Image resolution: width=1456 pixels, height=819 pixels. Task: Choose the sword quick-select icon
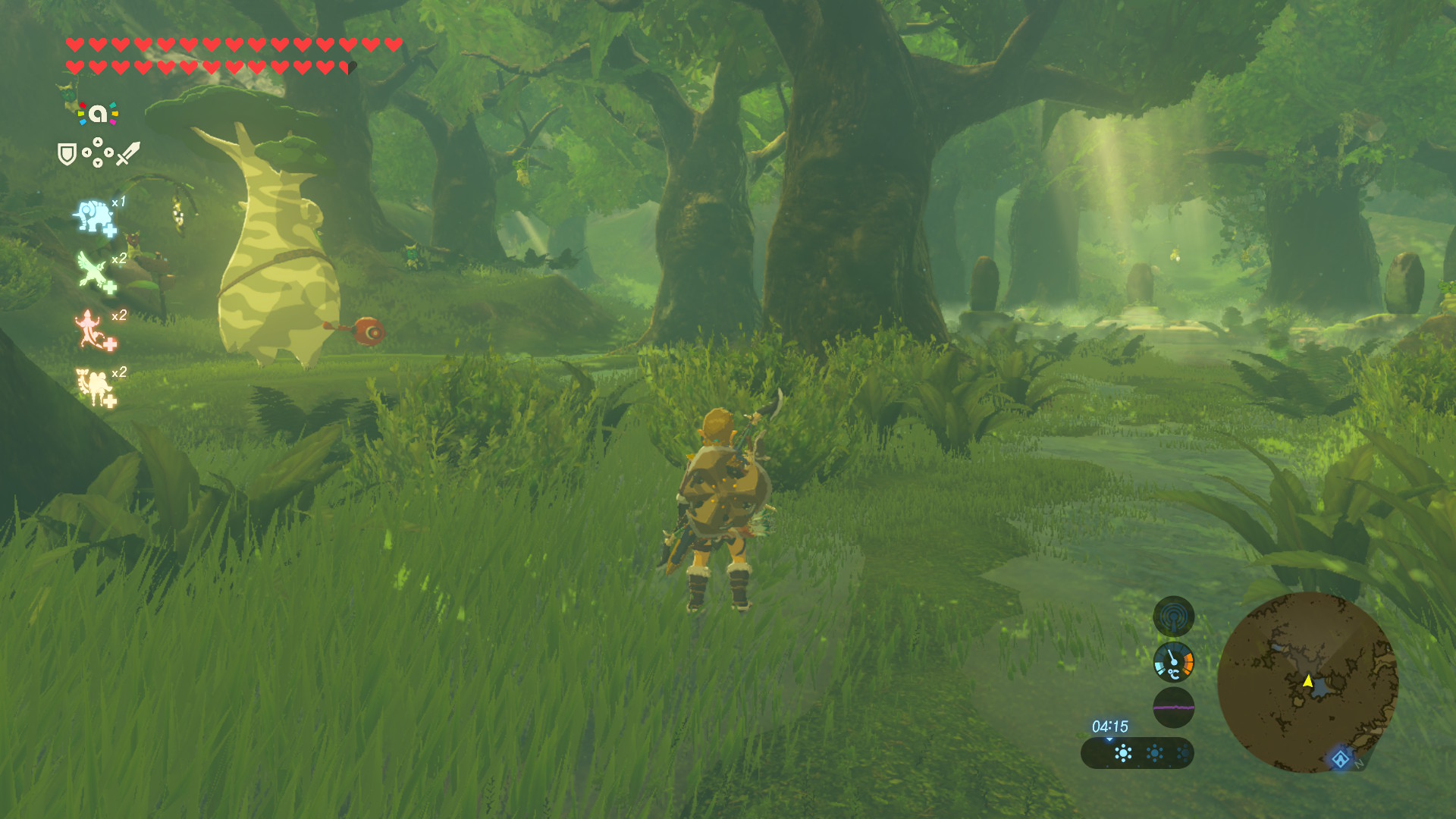point(128,153)
